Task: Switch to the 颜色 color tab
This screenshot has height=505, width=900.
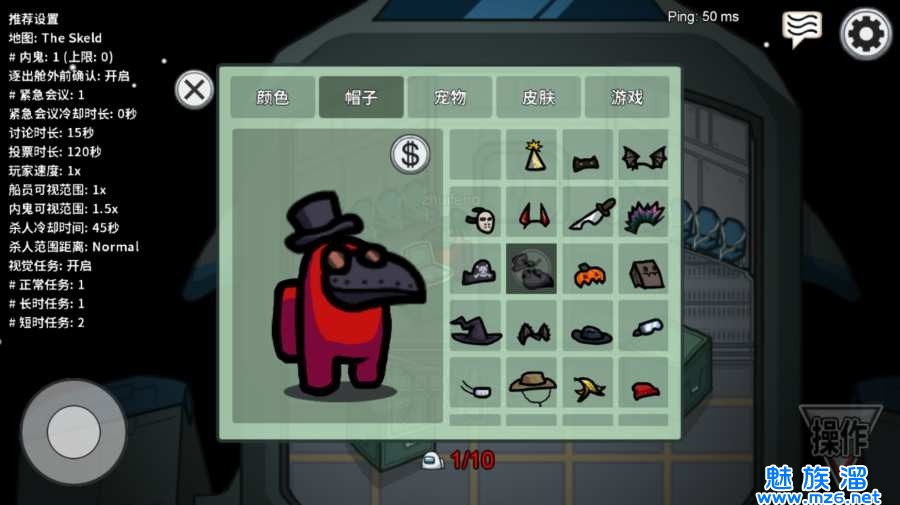Action: click(273, 97)
